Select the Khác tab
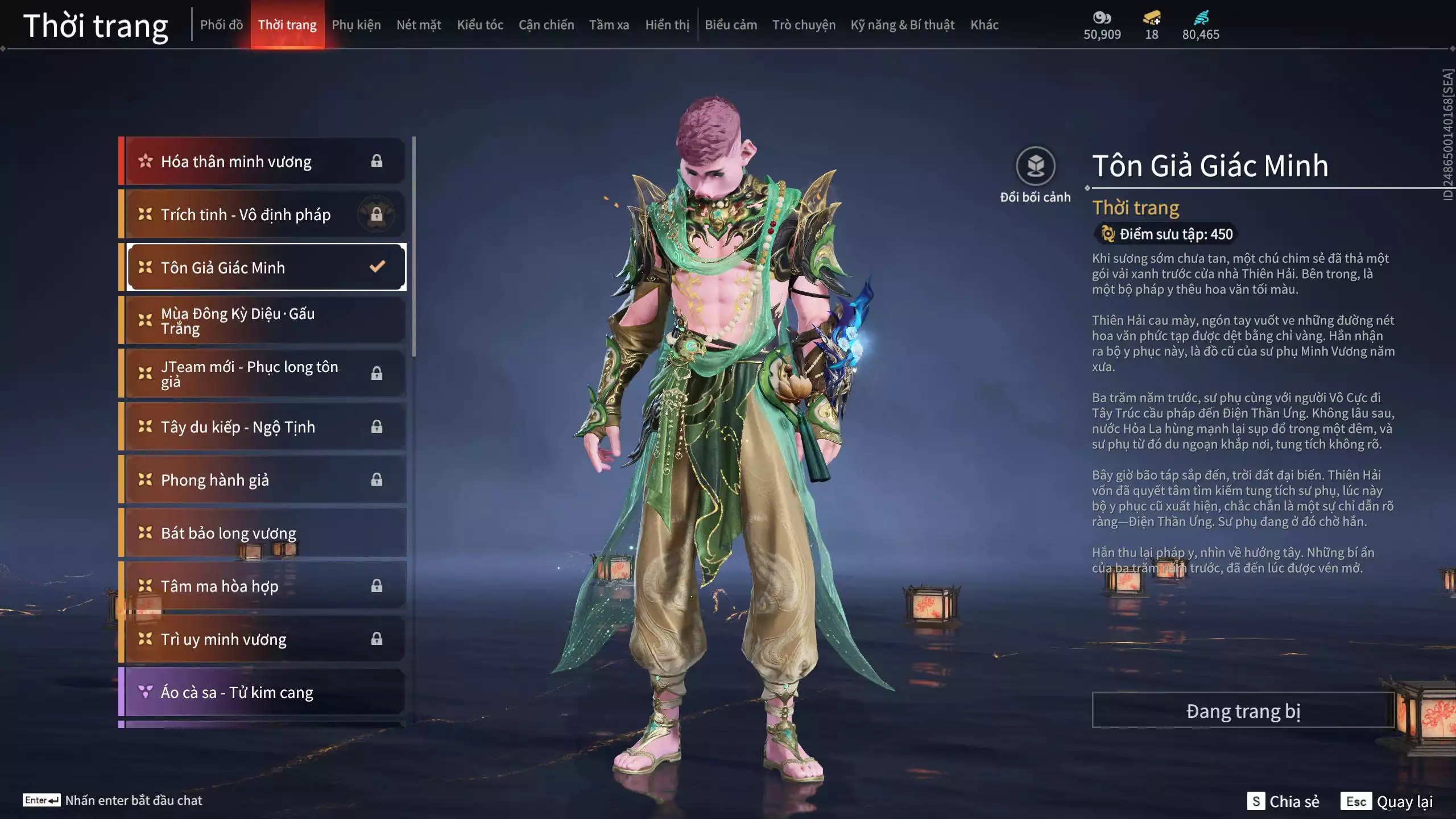The width and height of the screenshot is (1456, 819). pos(984,25)
